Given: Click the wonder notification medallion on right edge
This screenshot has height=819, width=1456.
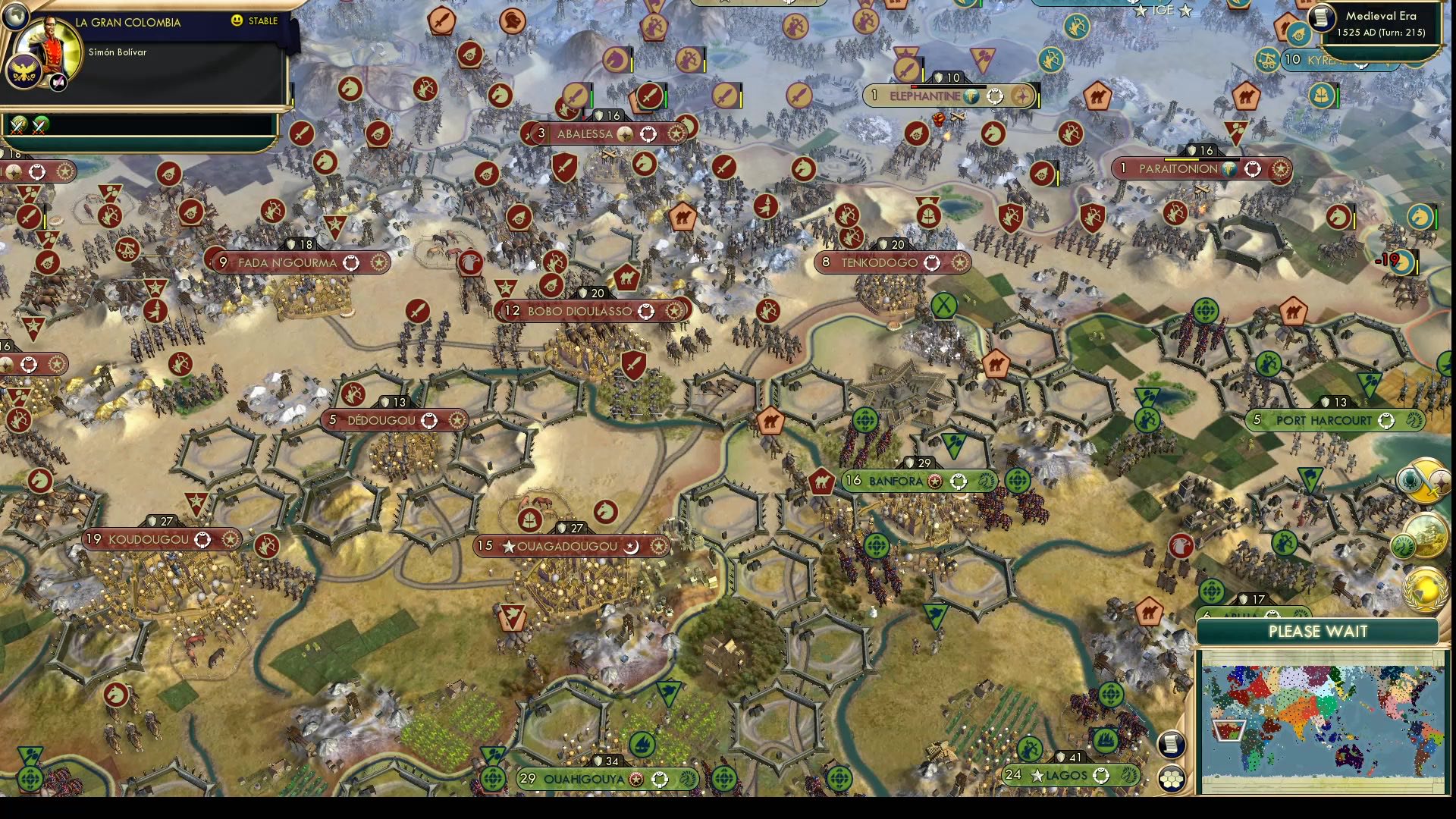Looking at the screenshot, I should tap(1426, 535).
